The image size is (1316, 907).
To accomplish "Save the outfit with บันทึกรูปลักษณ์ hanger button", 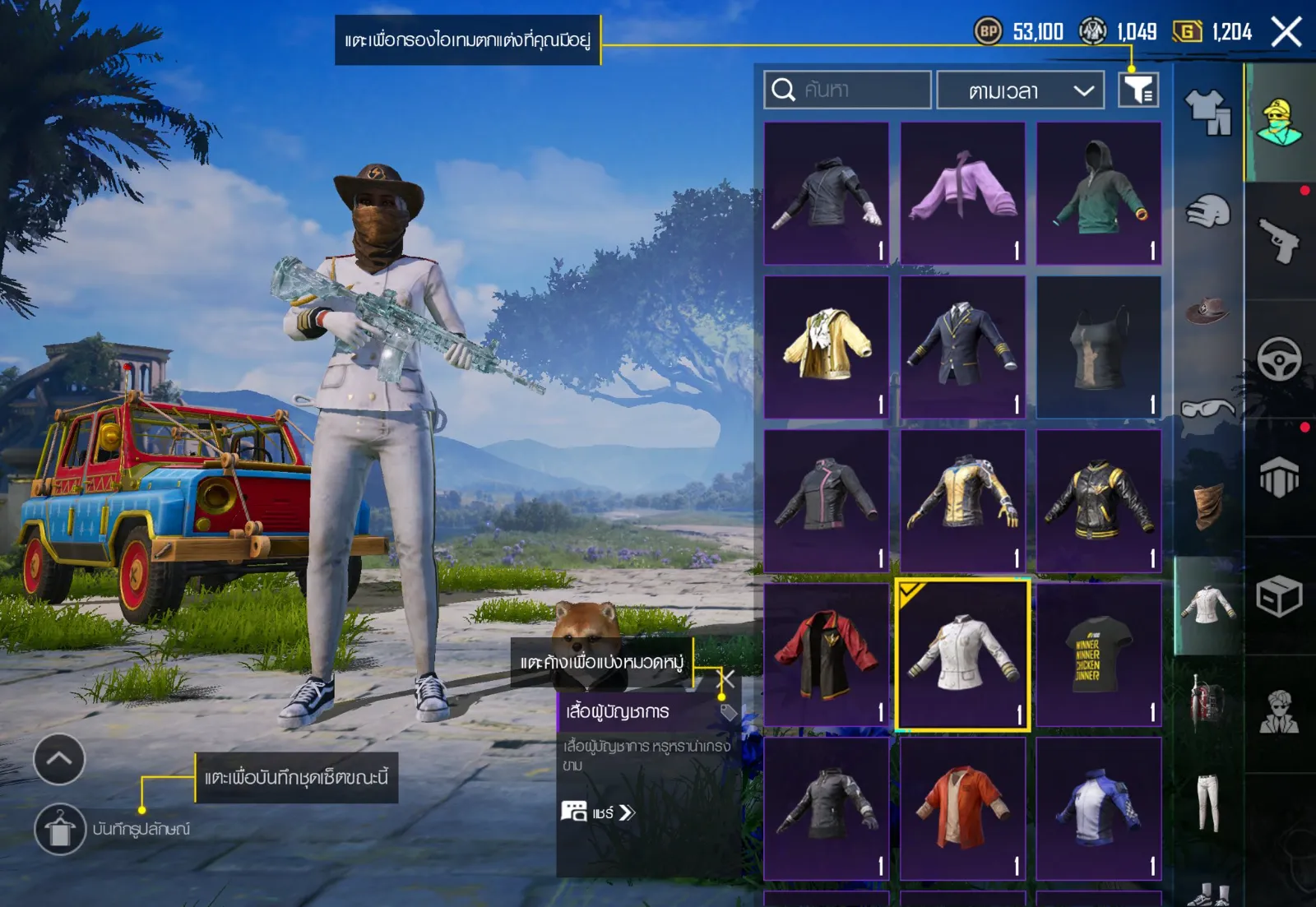I will (60, 829).
